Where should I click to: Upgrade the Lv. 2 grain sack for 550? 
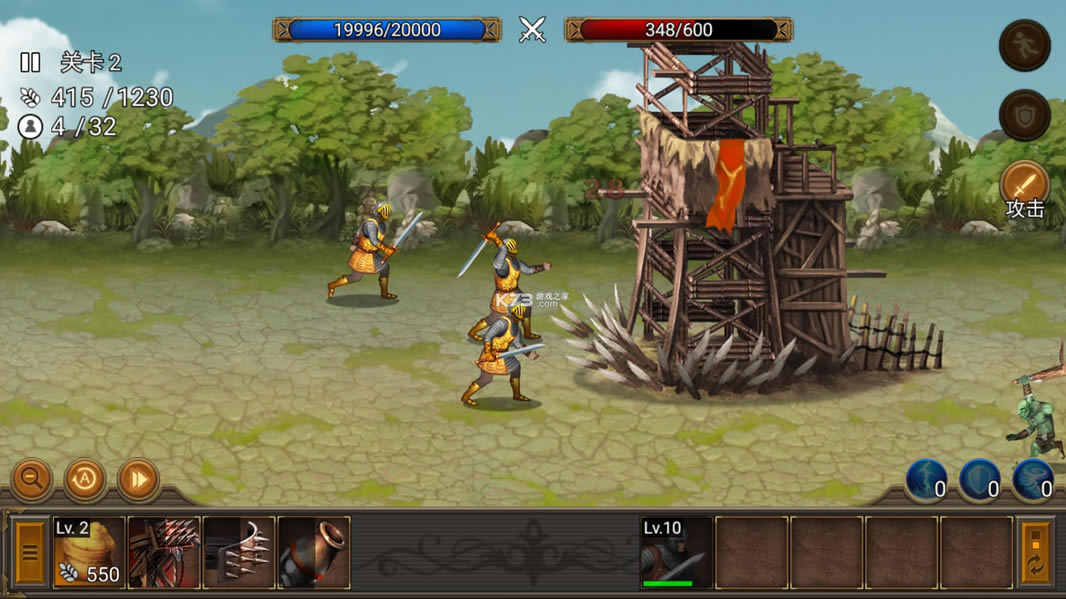tap(89, 552)
